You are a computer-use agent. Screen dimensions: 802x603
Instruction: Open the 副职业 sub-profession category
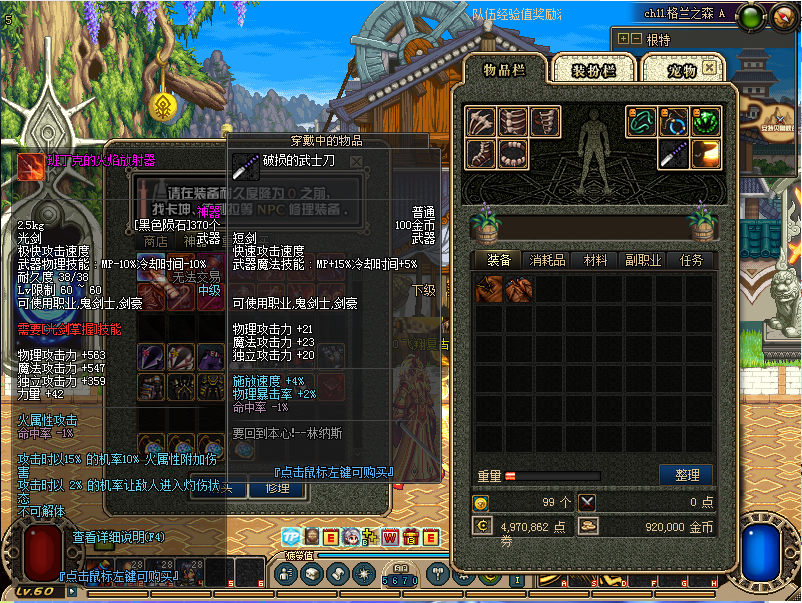coord(643,260)
